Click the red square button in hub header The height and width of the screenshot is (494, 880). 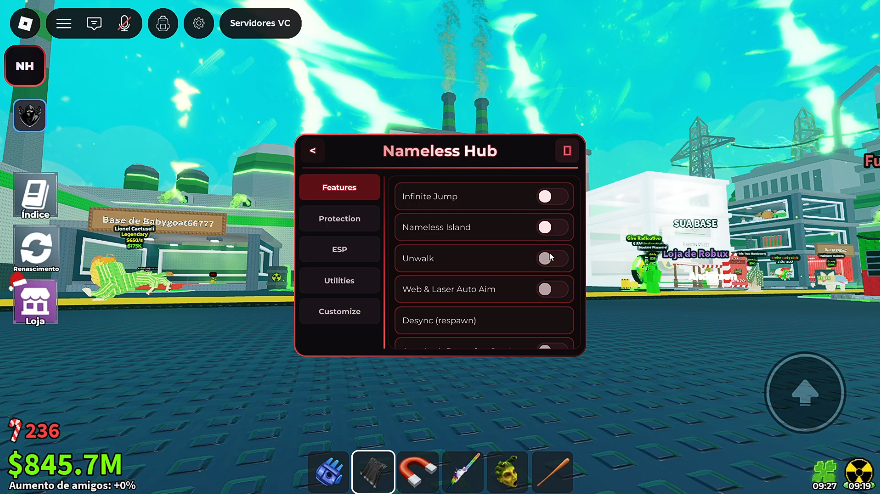(567, 151)
